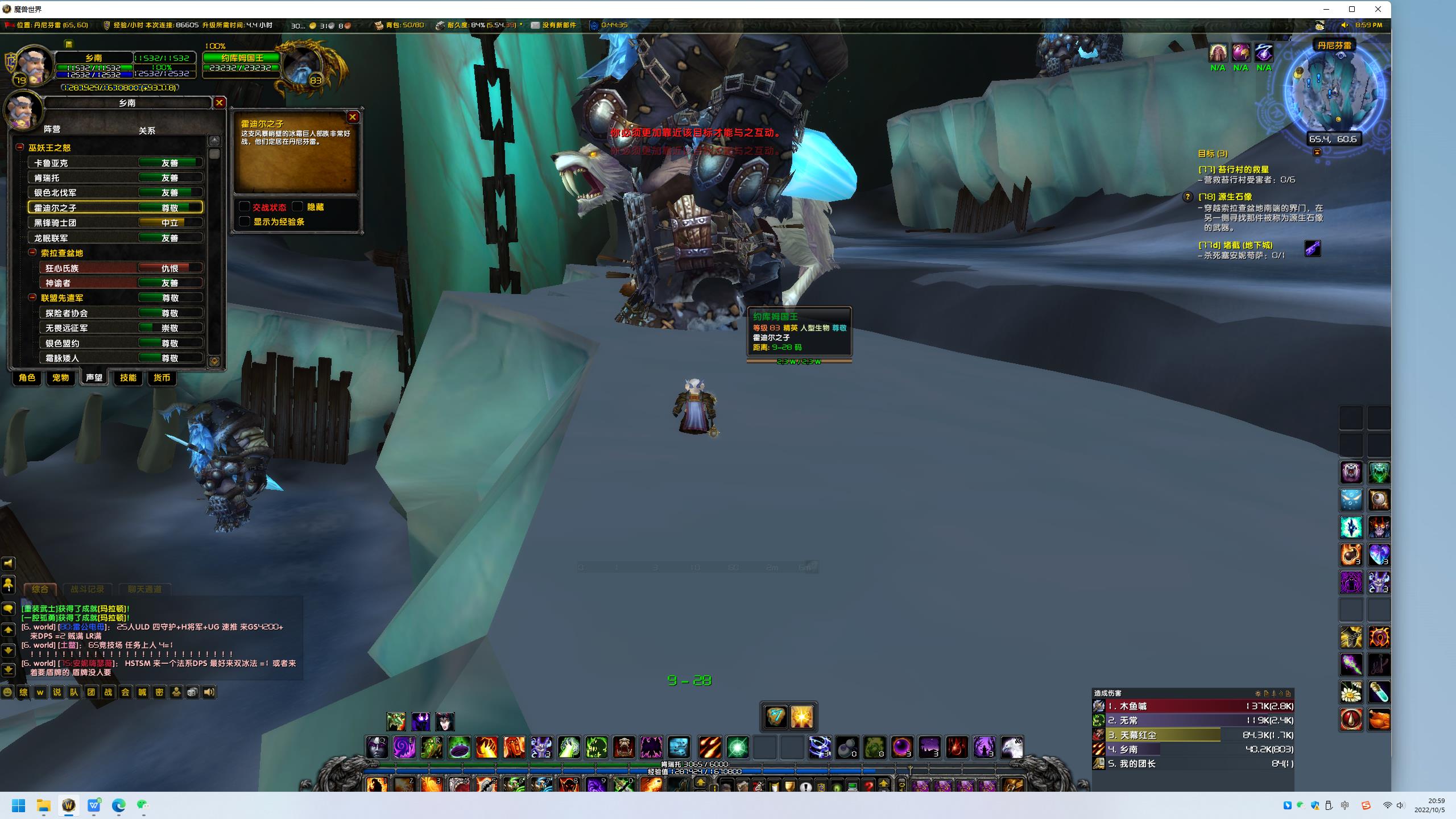Enable 显示为经验条 option
Image resolution: width=1456 pixels, height=819 pixels.
point(245,221)
